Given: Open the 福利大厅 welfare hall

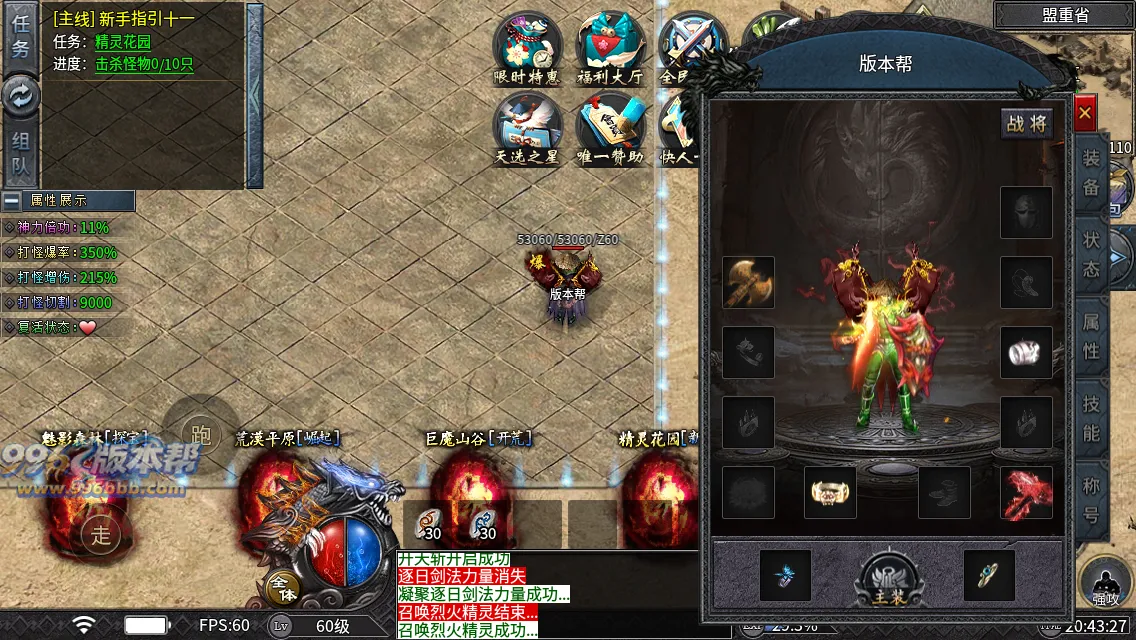Looking at the screenshot, I should pyautogui.click(x=610, y=47).
